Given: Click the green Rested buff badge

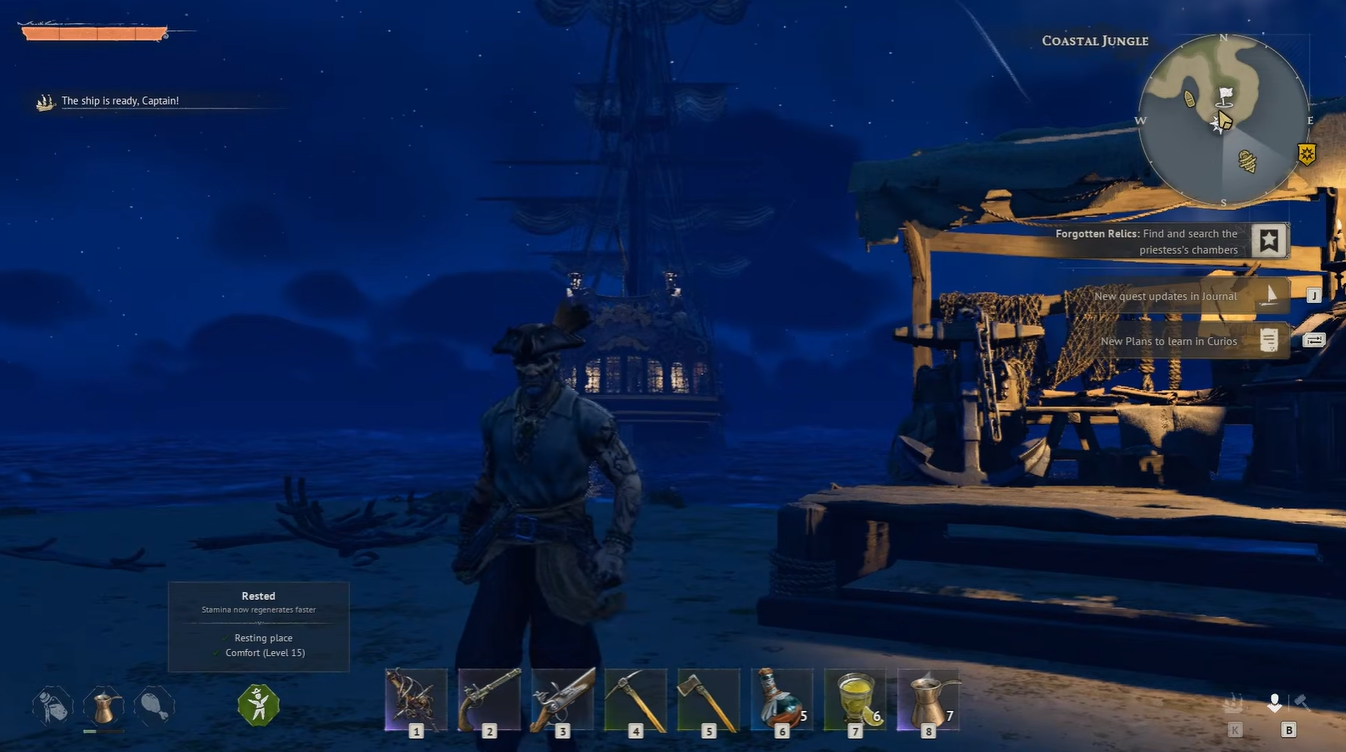Looking at the screenshot, I should tap(258, 705).
